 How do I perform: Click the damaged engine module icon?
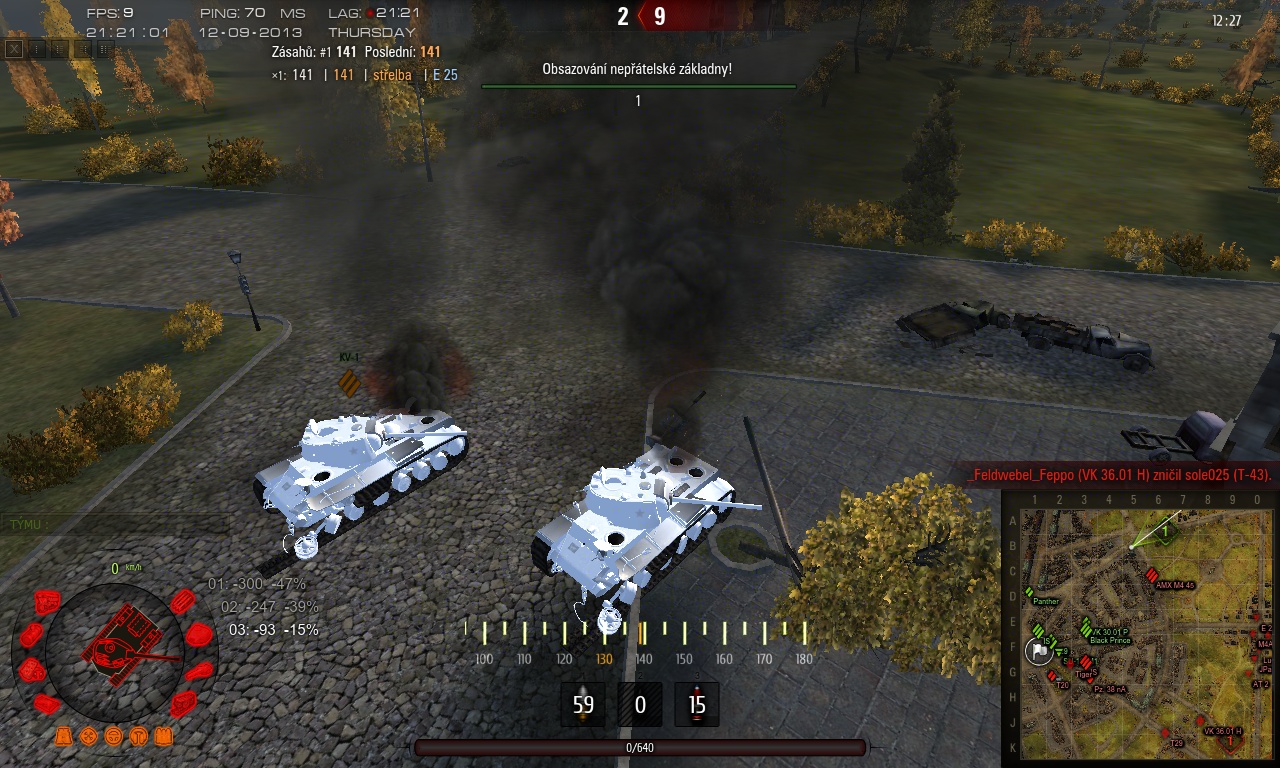point(47,602)
